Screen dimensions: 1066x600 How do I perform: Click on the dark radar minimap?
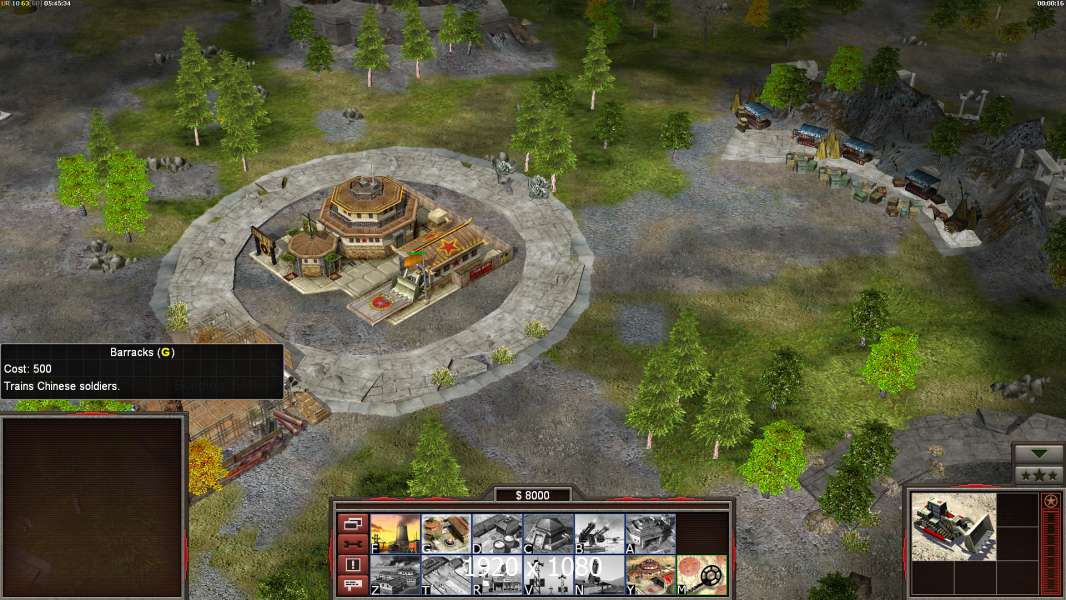point(92,506)
